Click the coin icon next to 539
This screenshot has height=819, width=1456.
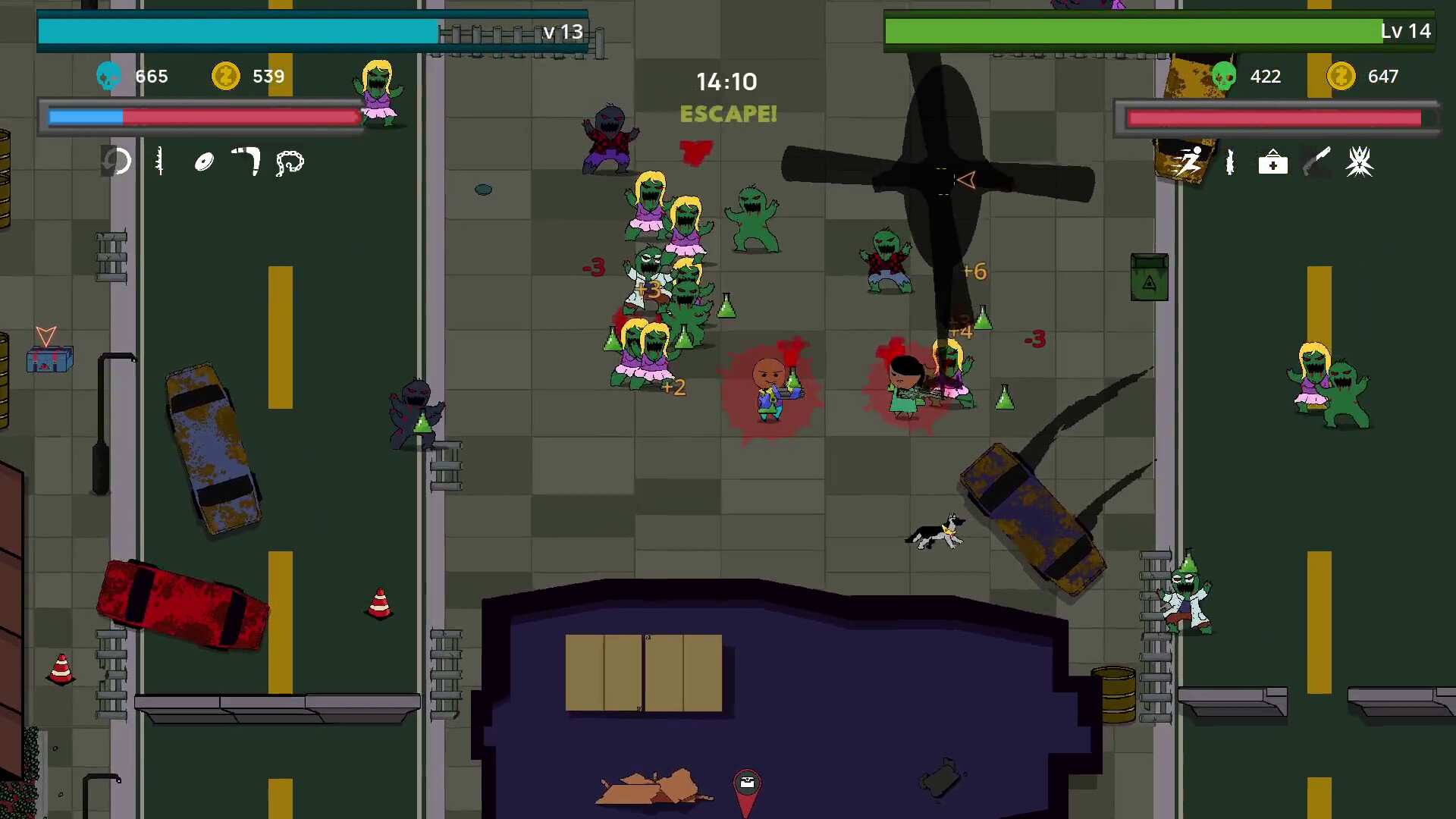tap(224, 76)
